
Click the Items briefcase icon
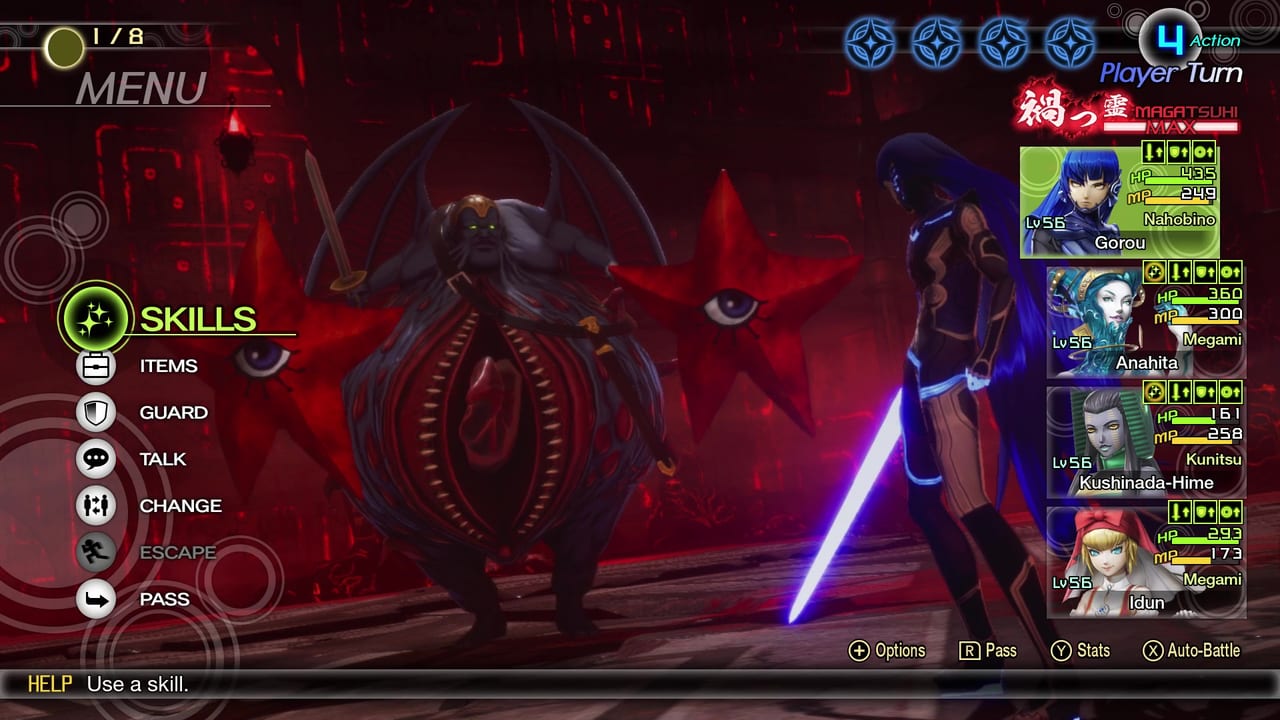96,366
